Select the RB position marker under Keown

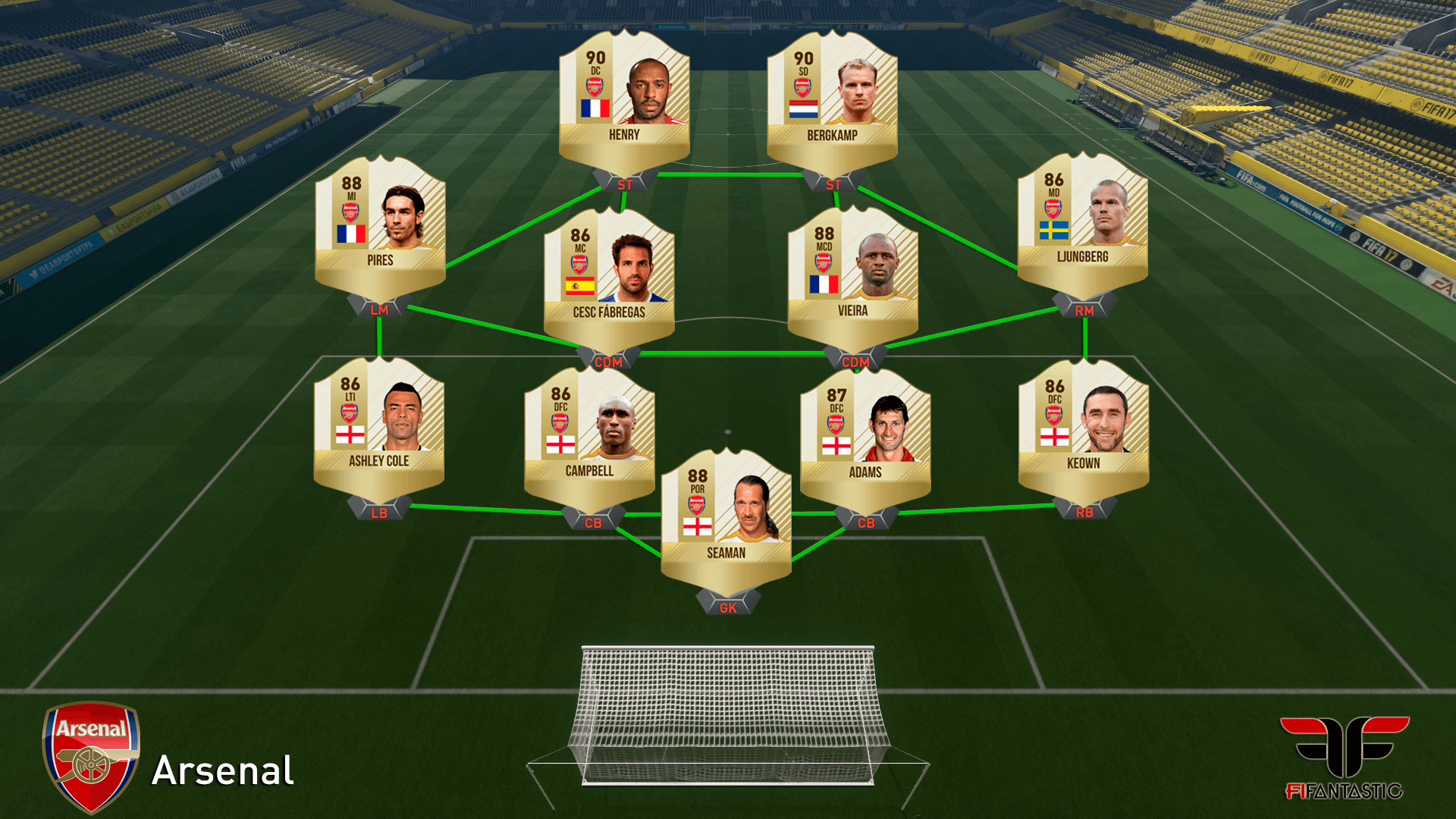point(1084,512)
